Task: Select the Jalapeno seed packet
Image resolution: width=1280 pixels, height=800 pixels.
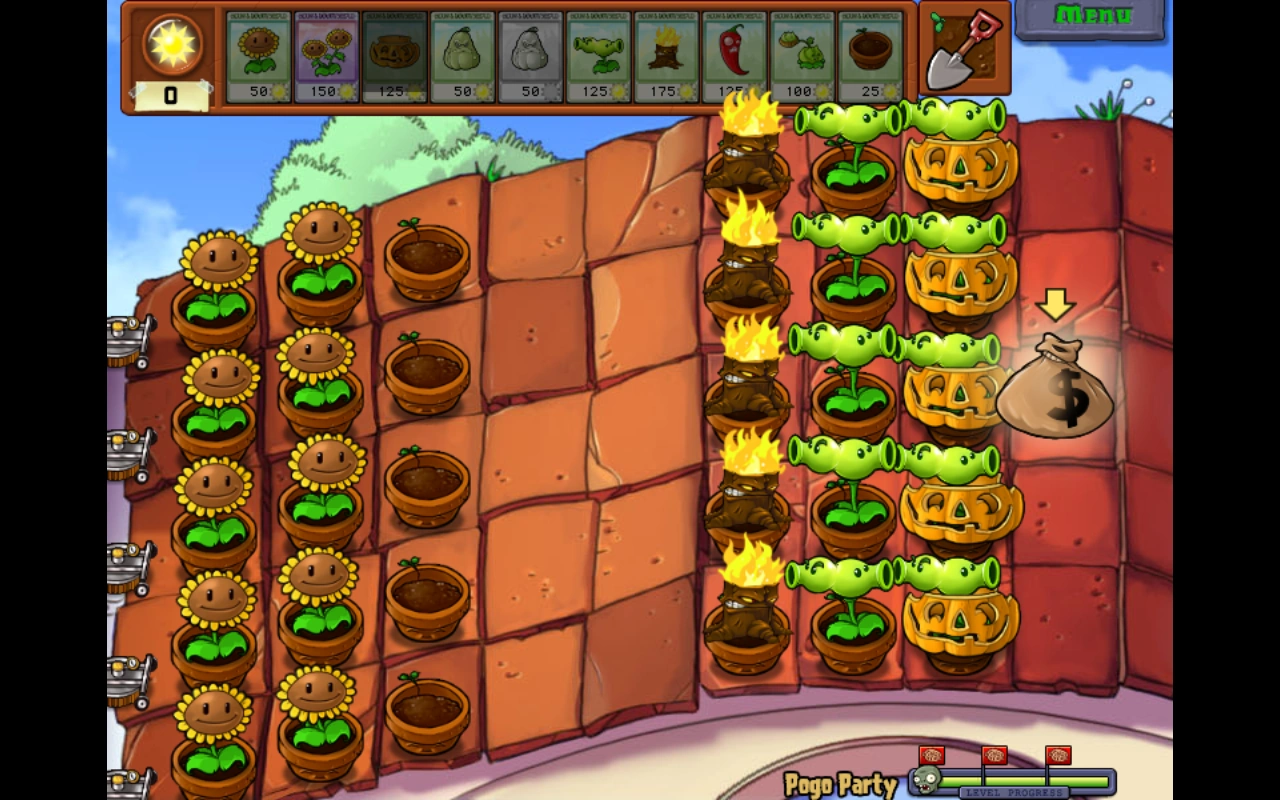Action: click(732, 50)
